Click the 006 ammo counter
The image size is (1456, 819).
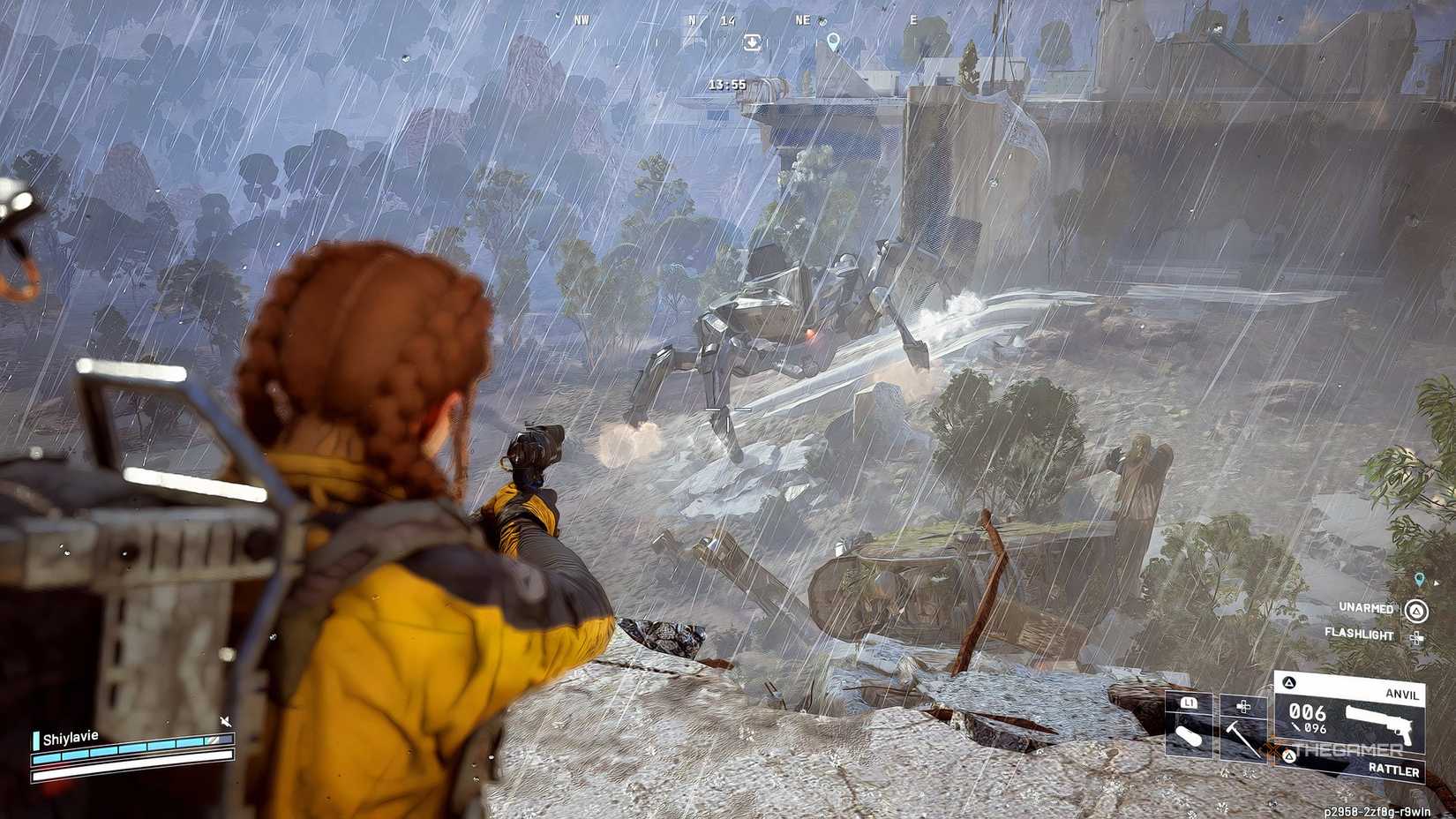coord(1308,712)
